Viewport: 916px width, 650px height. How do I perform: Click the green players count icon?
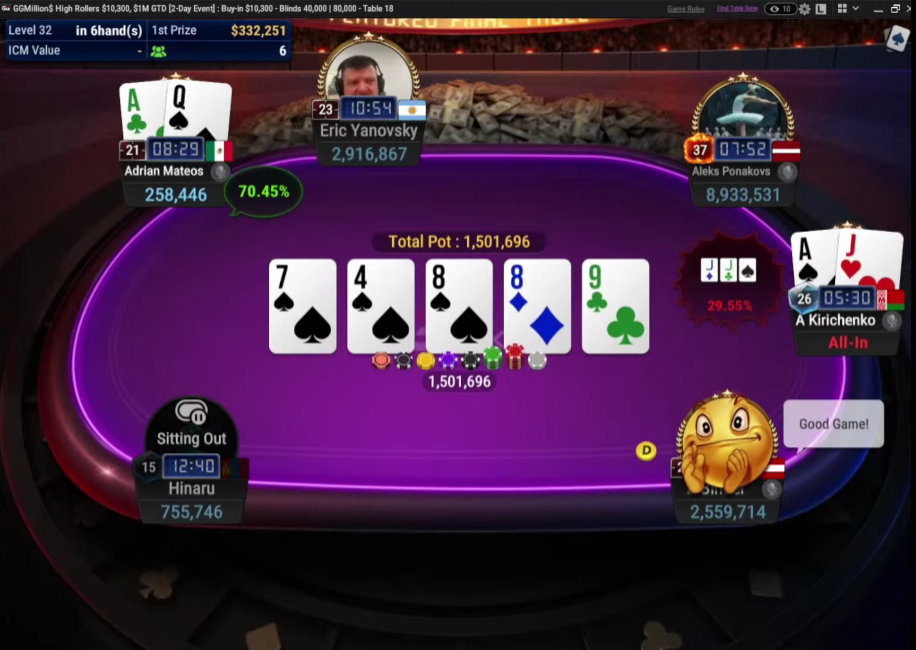pos(158,51)
